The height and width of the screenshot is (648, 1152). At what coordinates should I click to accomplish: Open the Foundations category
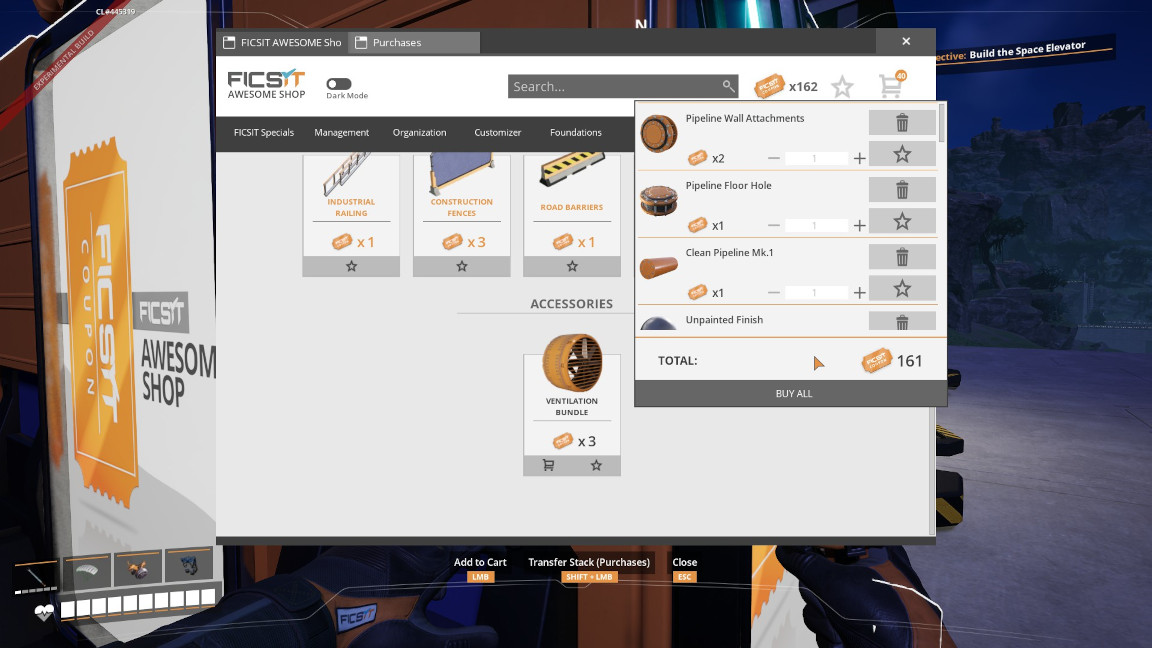(x=576, y=132)
